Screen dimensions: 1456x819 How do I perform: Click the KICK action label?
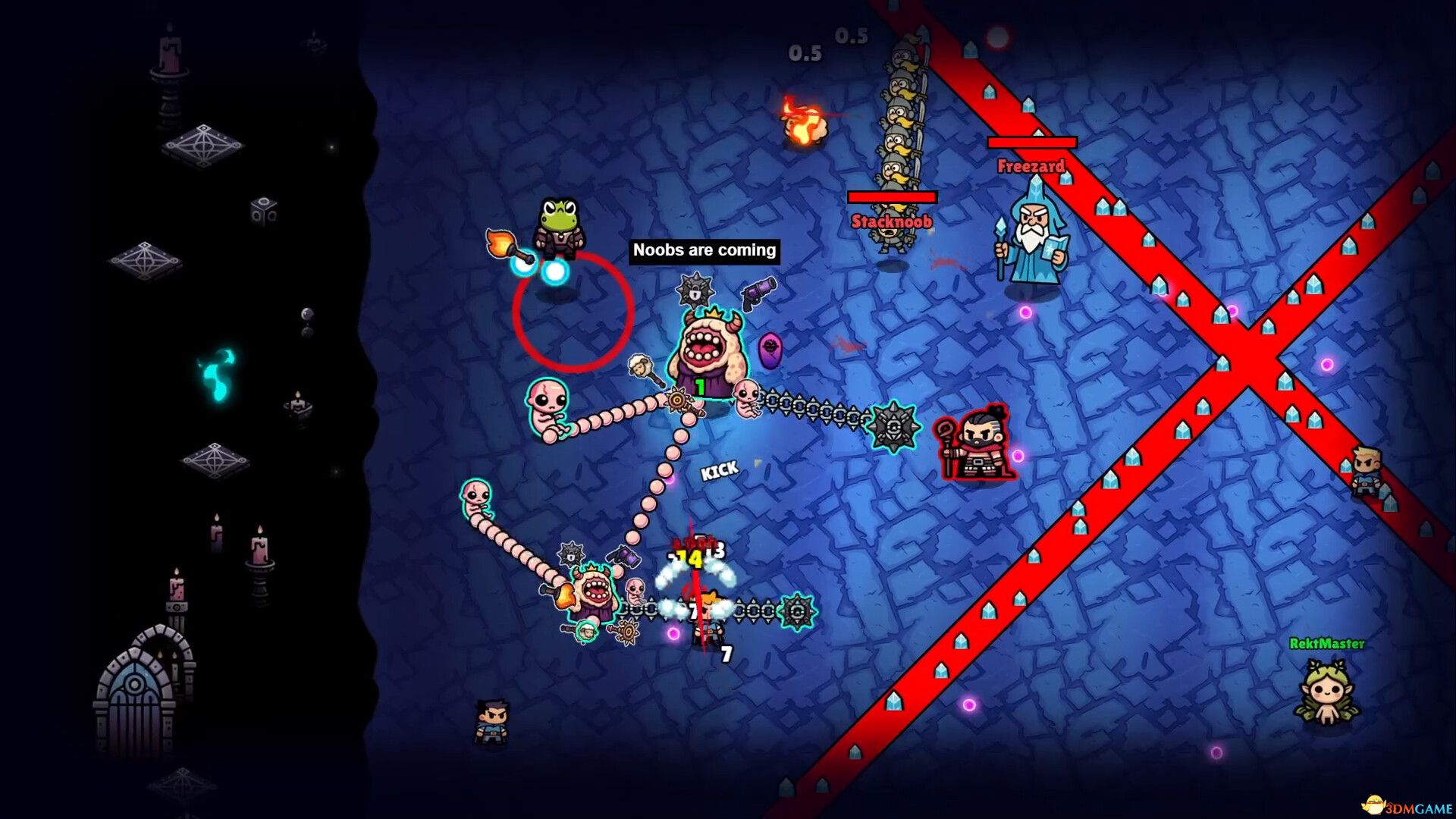[x=720, y=469]
